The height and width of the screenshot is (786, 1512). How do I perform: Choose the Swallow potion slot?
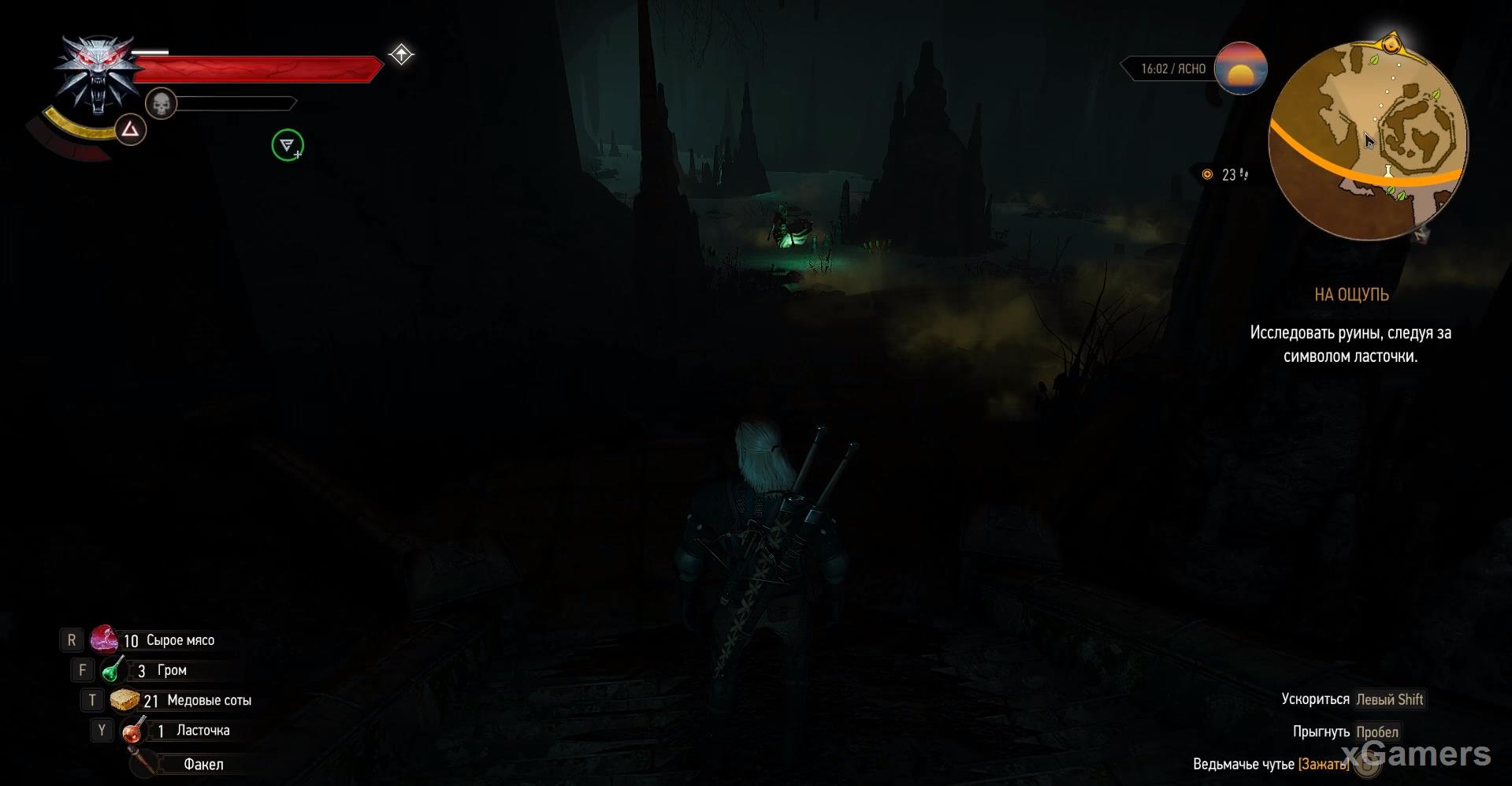132,731
